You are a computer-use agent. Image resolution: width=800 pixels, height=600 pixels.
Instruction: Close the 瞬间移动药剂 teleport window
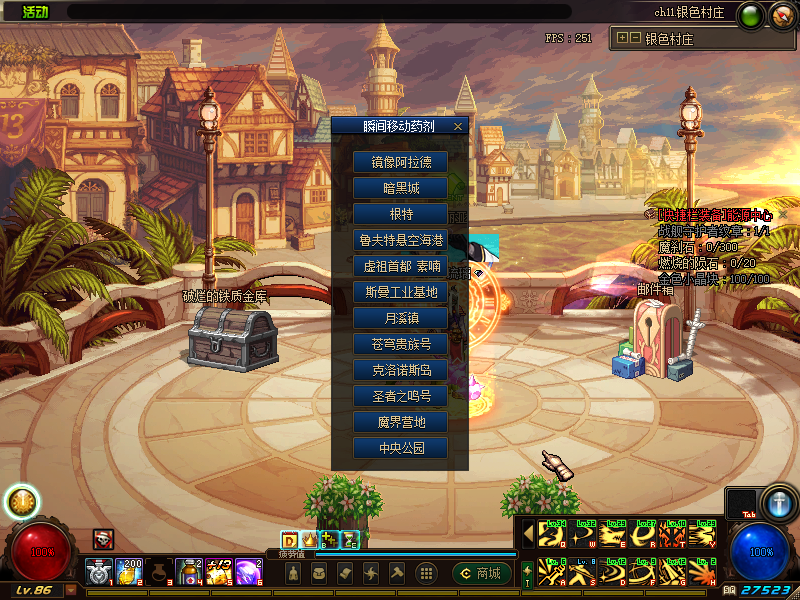tap(458, 127)
